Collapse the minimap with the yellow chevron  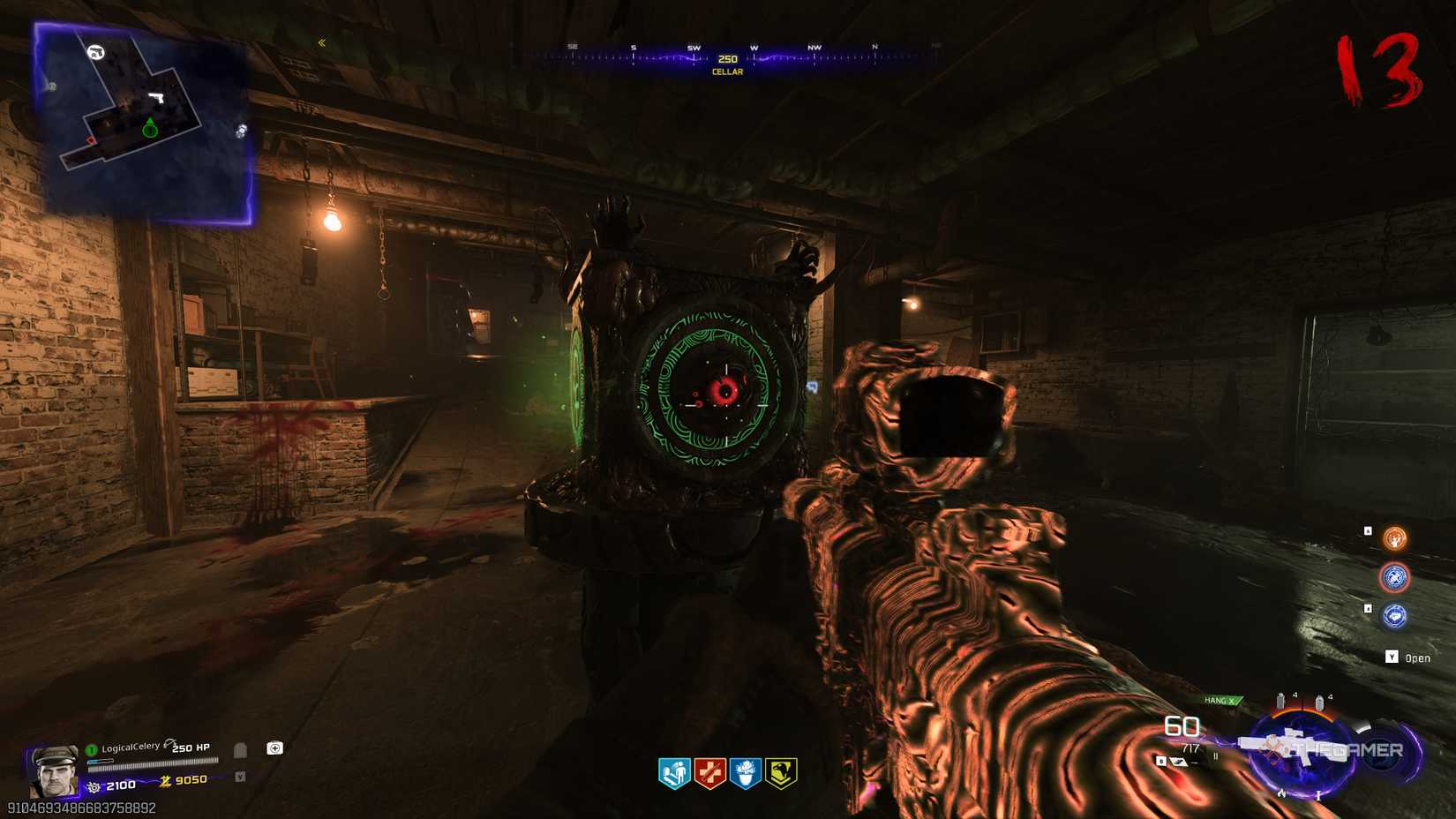[323, 41]
